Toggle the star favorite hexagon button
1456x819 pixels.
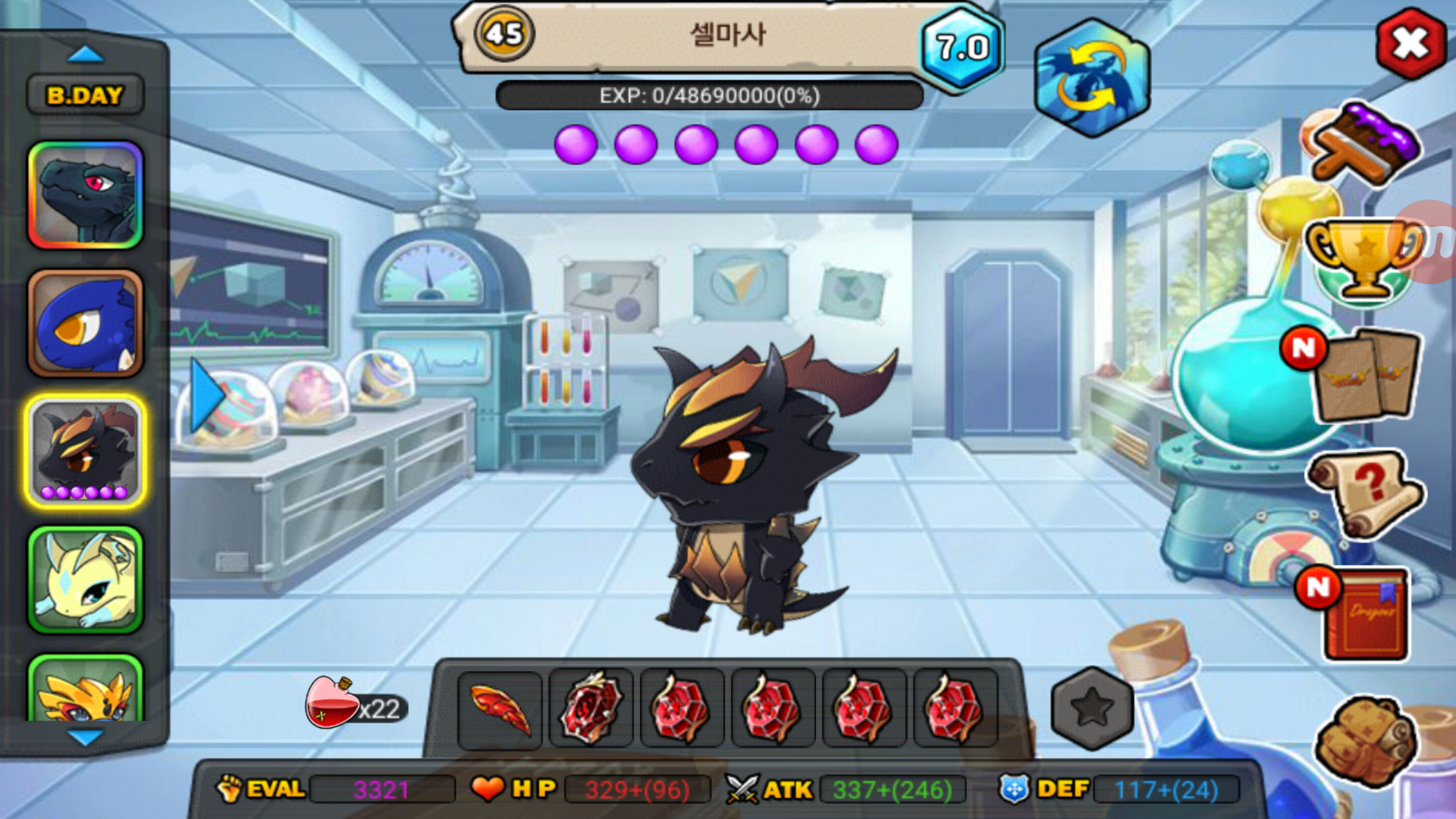click(1091, 708)
